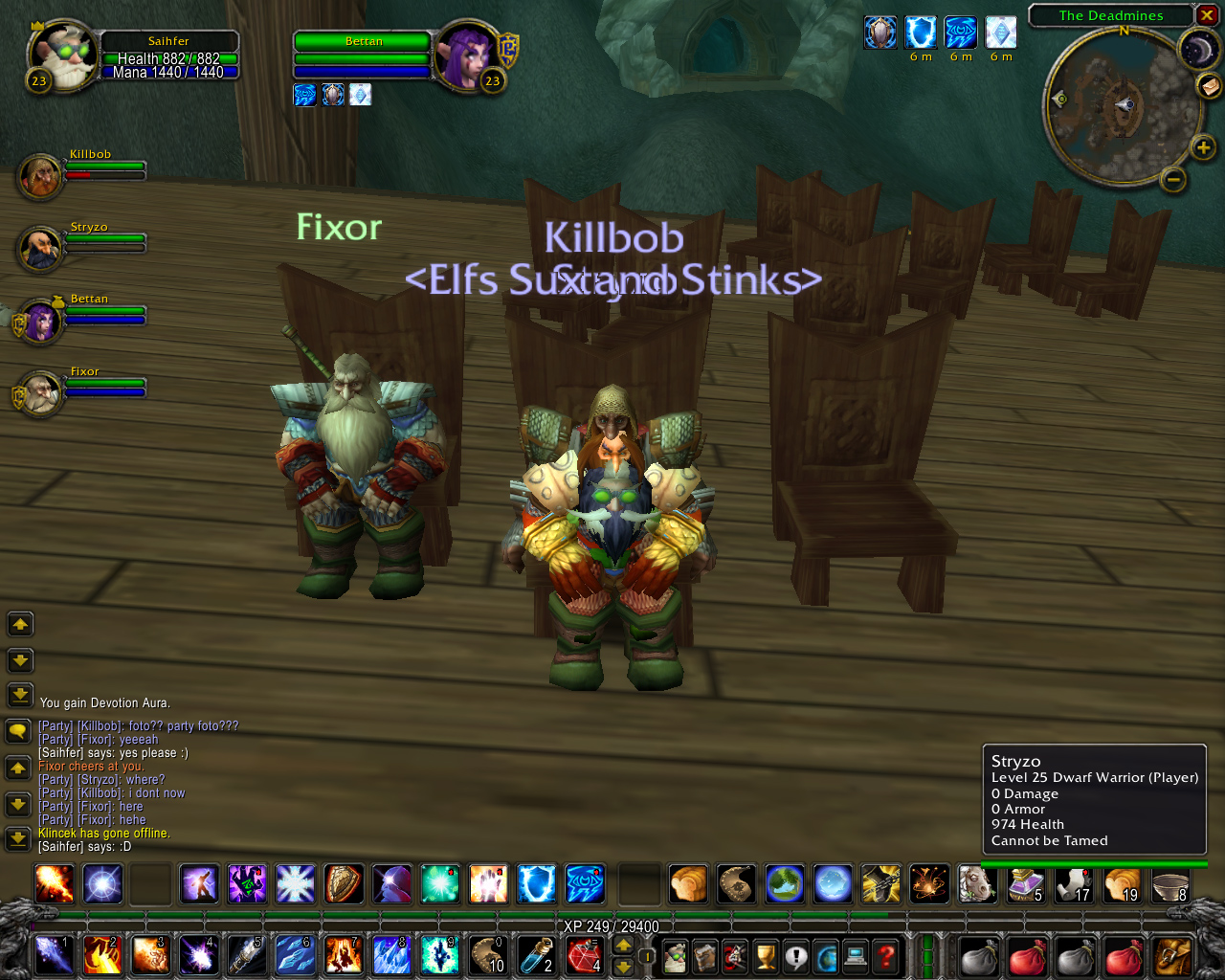This screenshot has width=1225, height=980.
Task: Select Stryzo's party portrait
Action: 40,249
